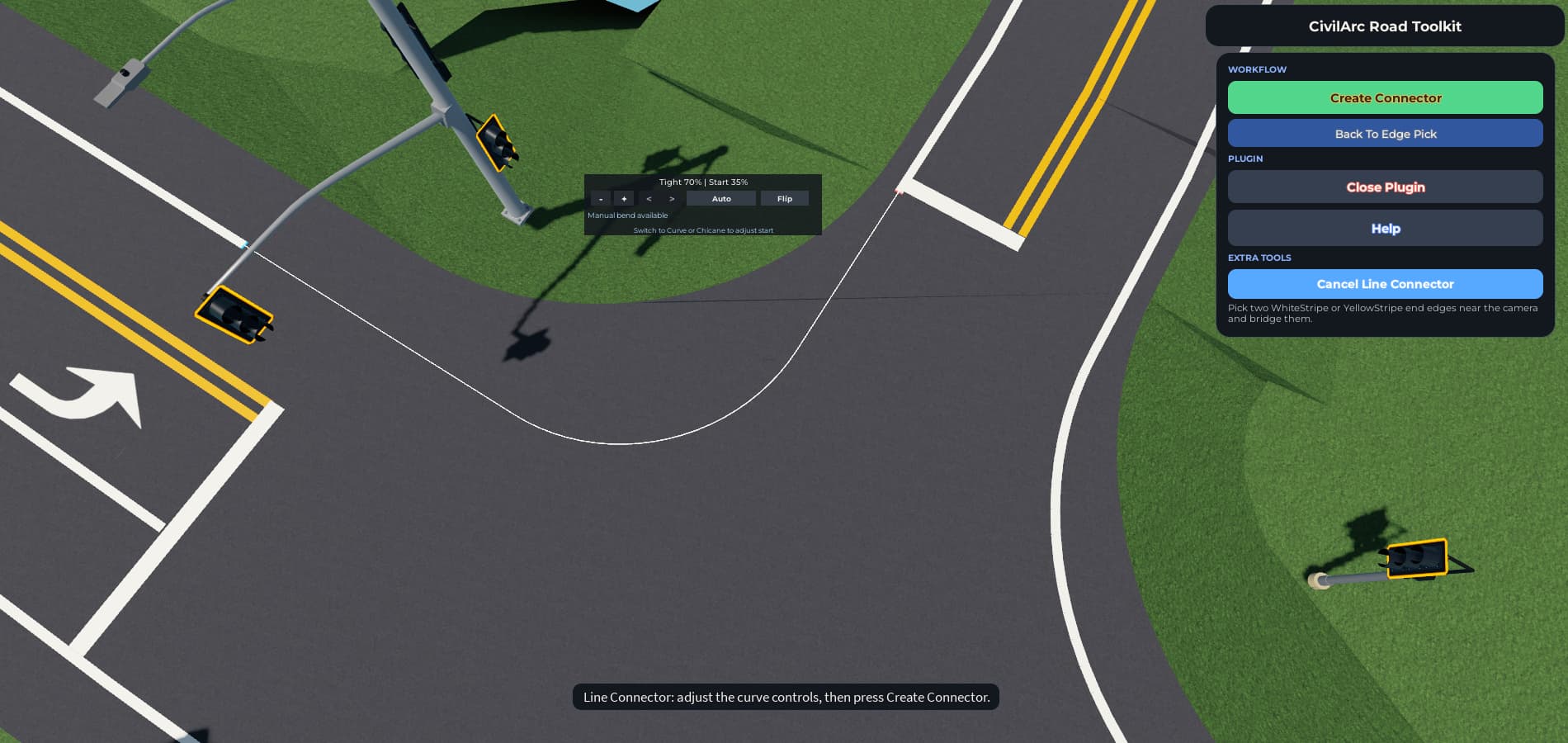Open the toolkit Help
This screenshot has width=1568, height=743.
pyautogui.click(x=1385, y=229)
